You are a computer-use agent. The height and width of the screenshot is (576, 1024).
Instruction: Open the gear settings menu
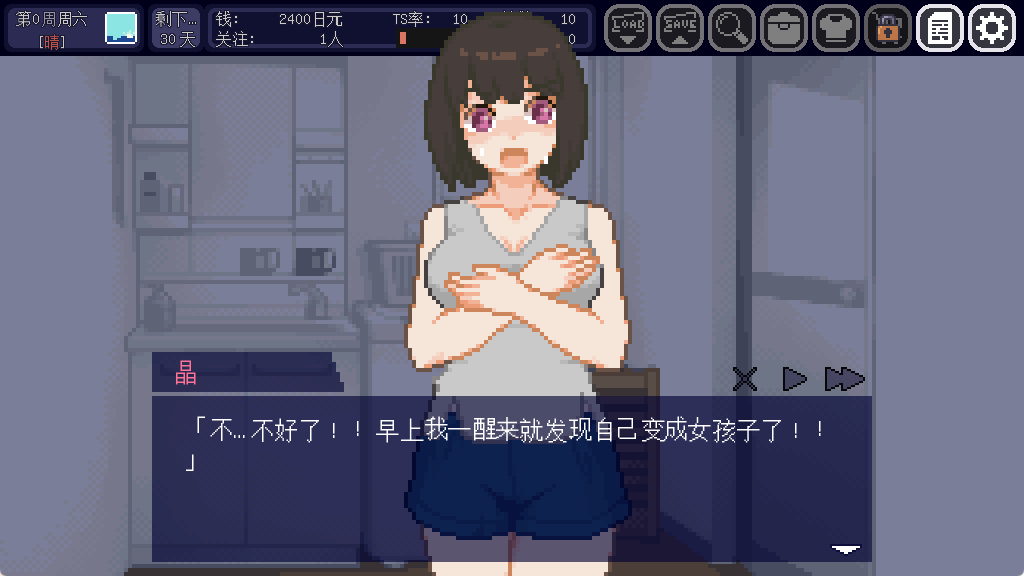pos(991,28)
